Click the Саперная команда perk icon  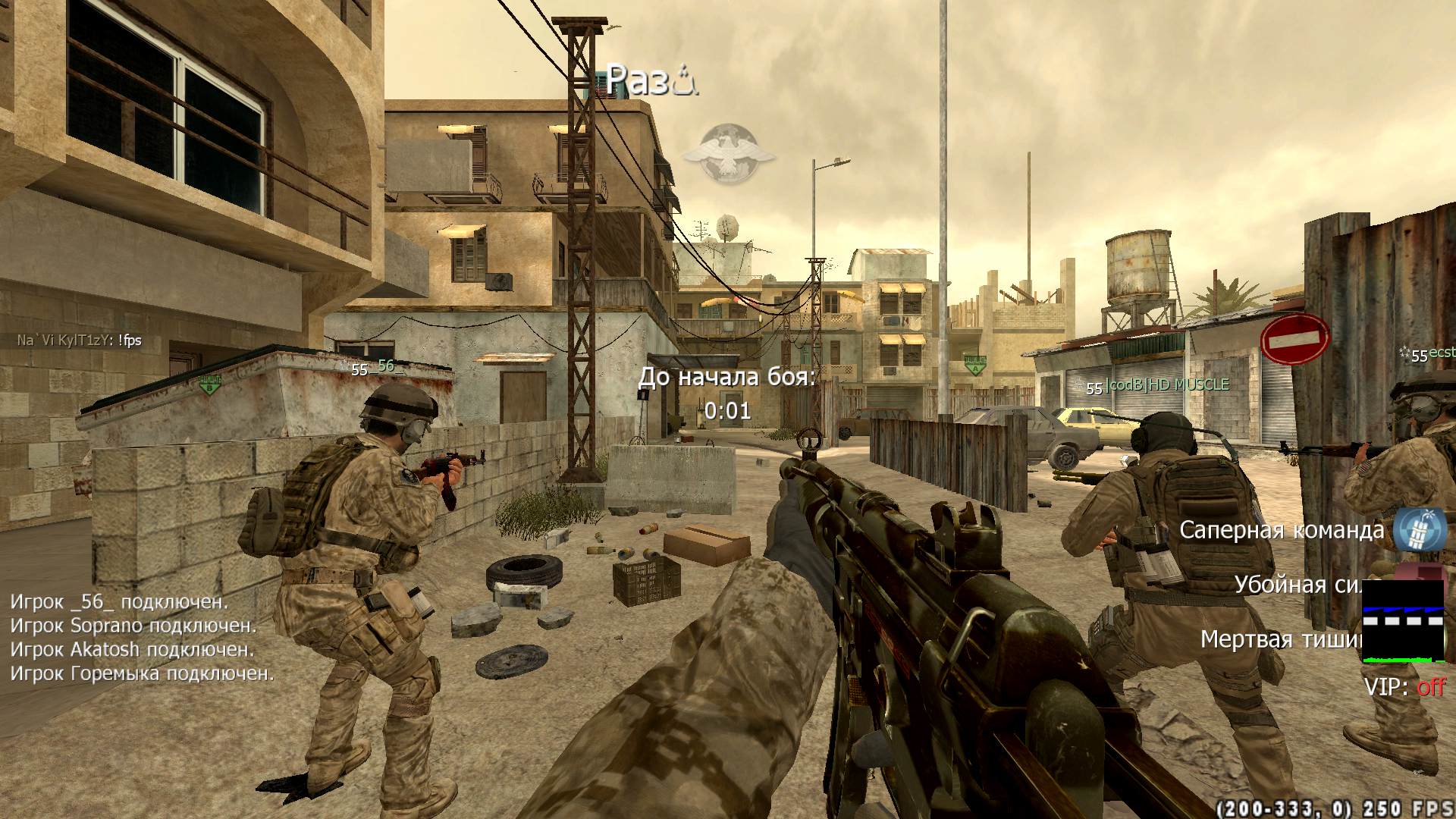1419,529
